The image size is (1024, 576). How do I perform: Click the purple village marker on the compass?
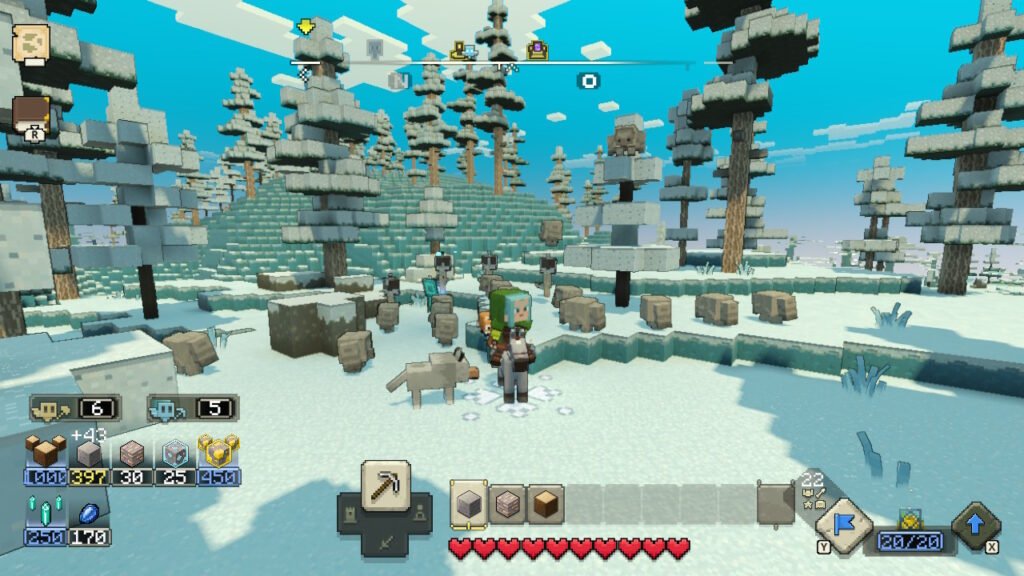(538, 49)
